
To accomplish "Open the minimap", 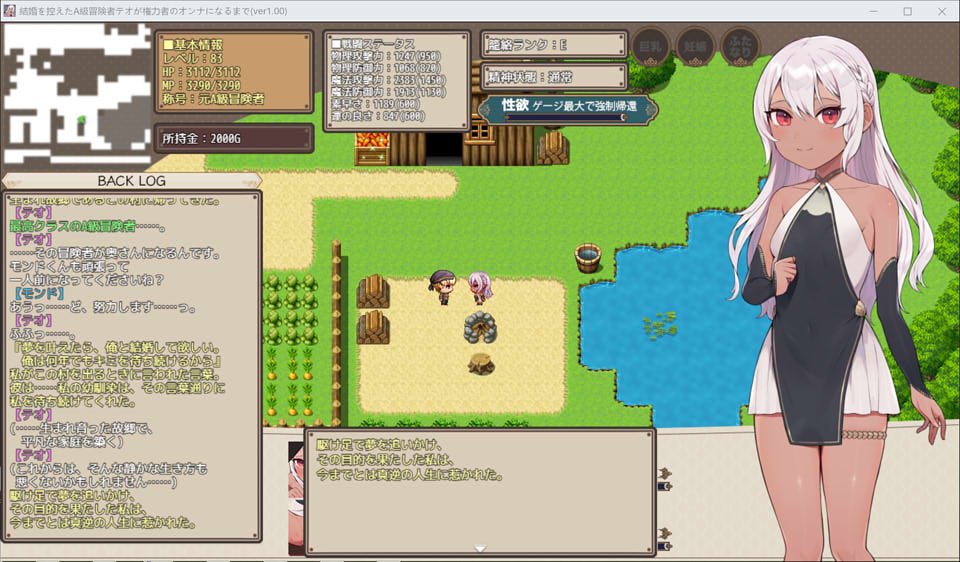I will (77, 96).
